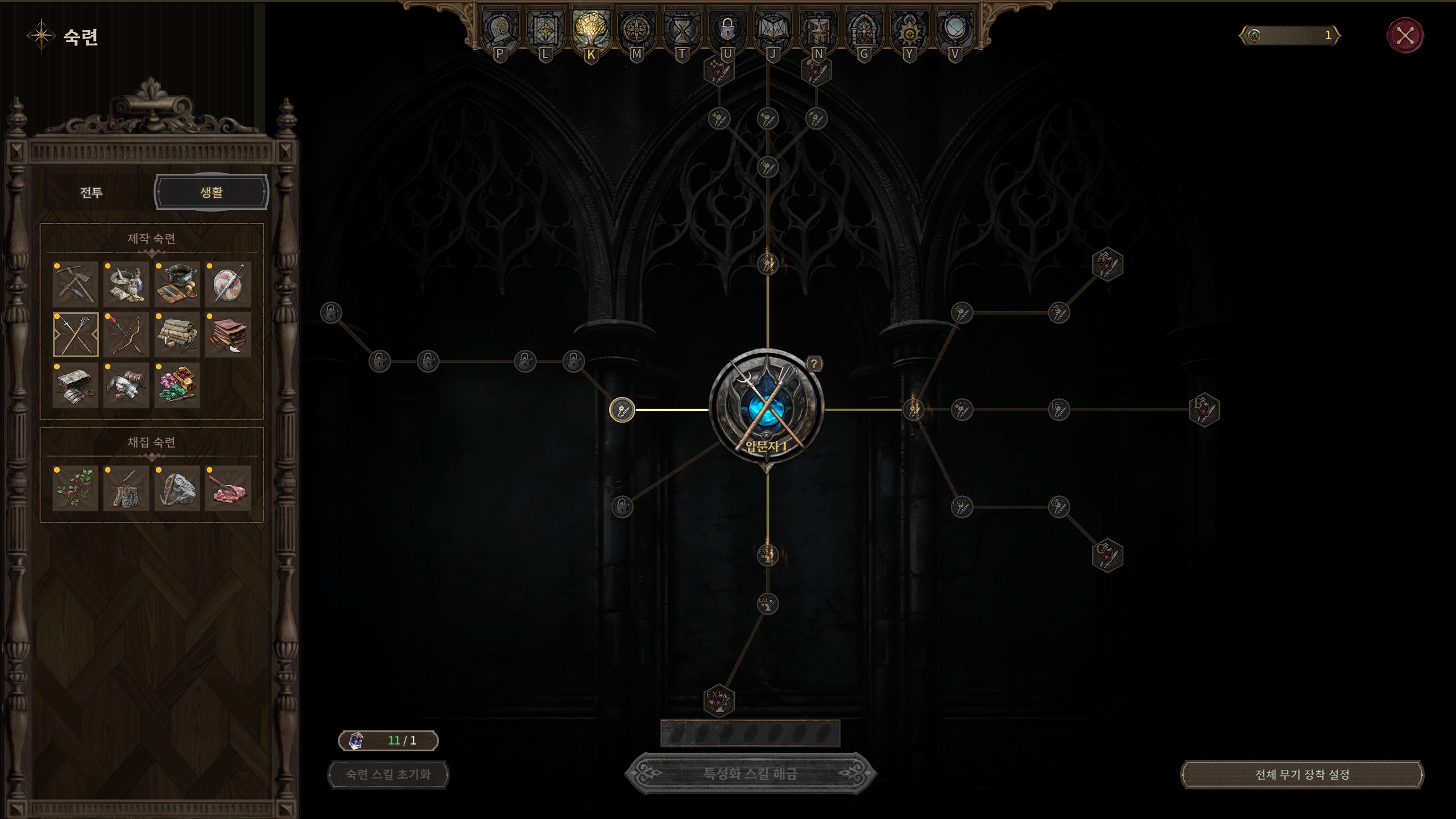Choose the raw meat butchering proficiency

(x=228, y=488)
